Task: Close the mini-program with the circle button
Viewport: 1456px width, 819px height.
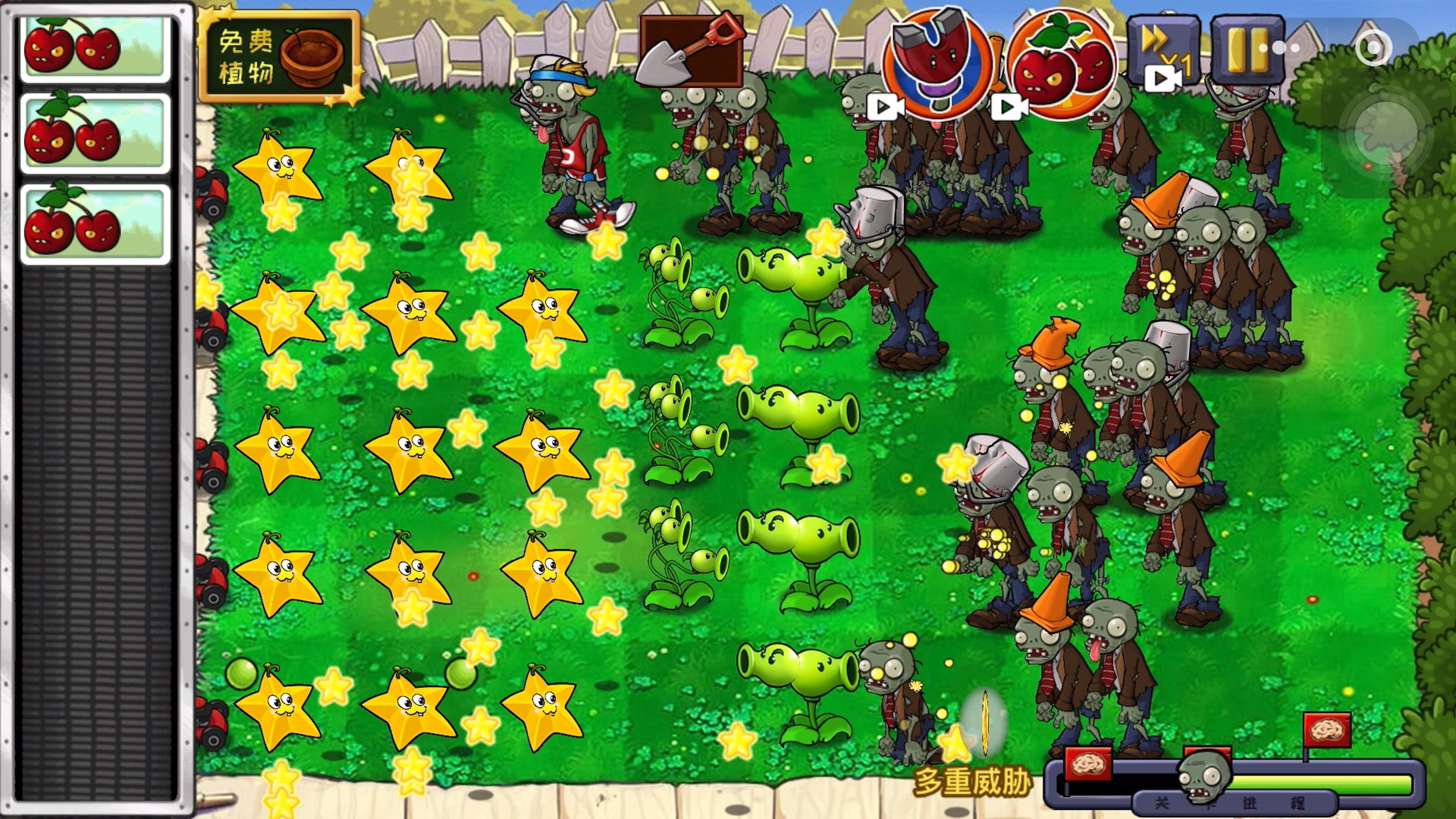Action: tap(1373, 49)
